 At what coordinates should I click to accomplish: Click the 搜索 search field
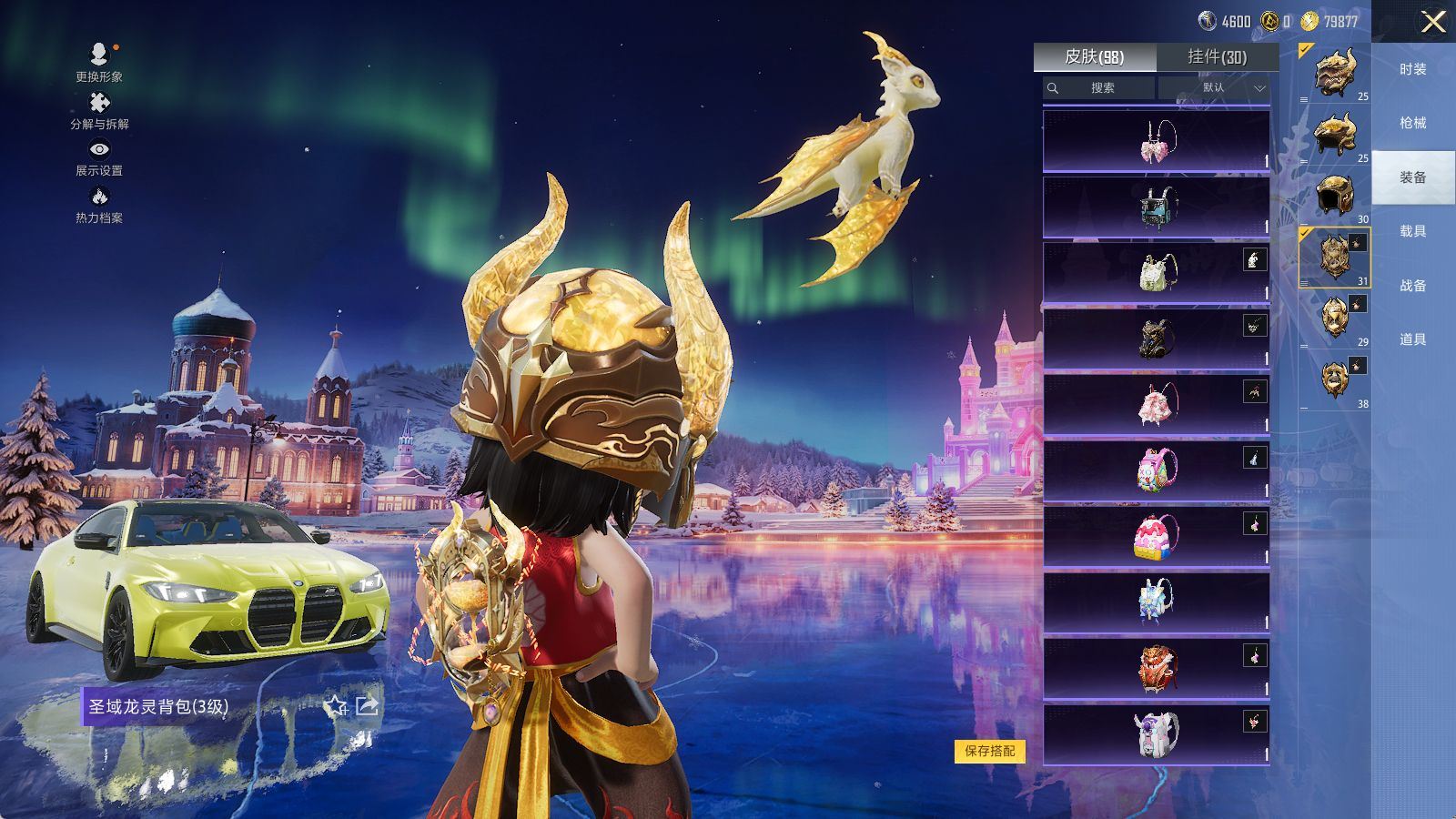(x=1099, y=87)
